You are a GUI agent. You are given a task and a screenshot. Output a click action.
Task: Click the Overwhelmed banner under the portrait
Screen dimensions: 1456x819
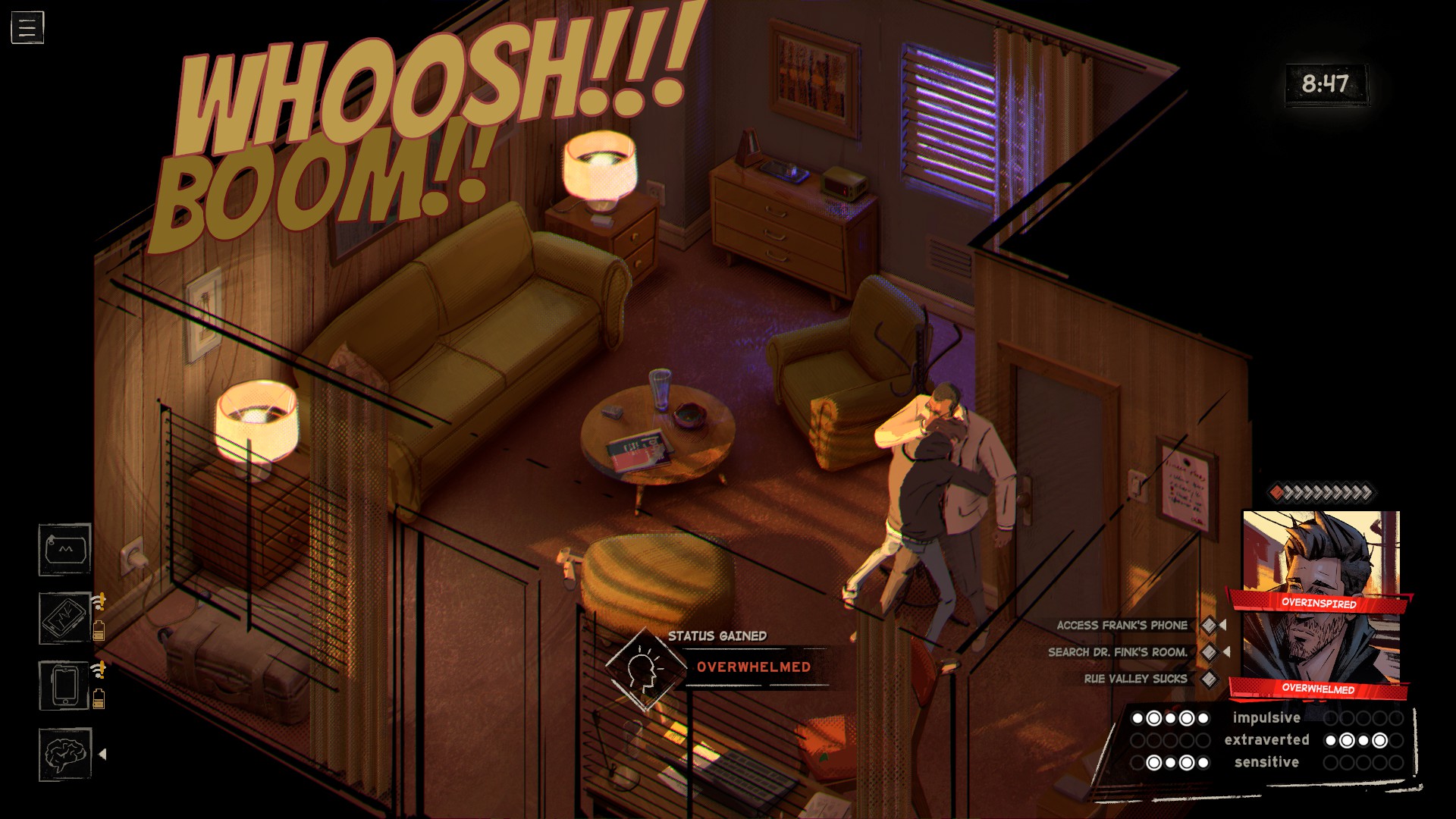pyautogui.click(x=1318, y=689)
